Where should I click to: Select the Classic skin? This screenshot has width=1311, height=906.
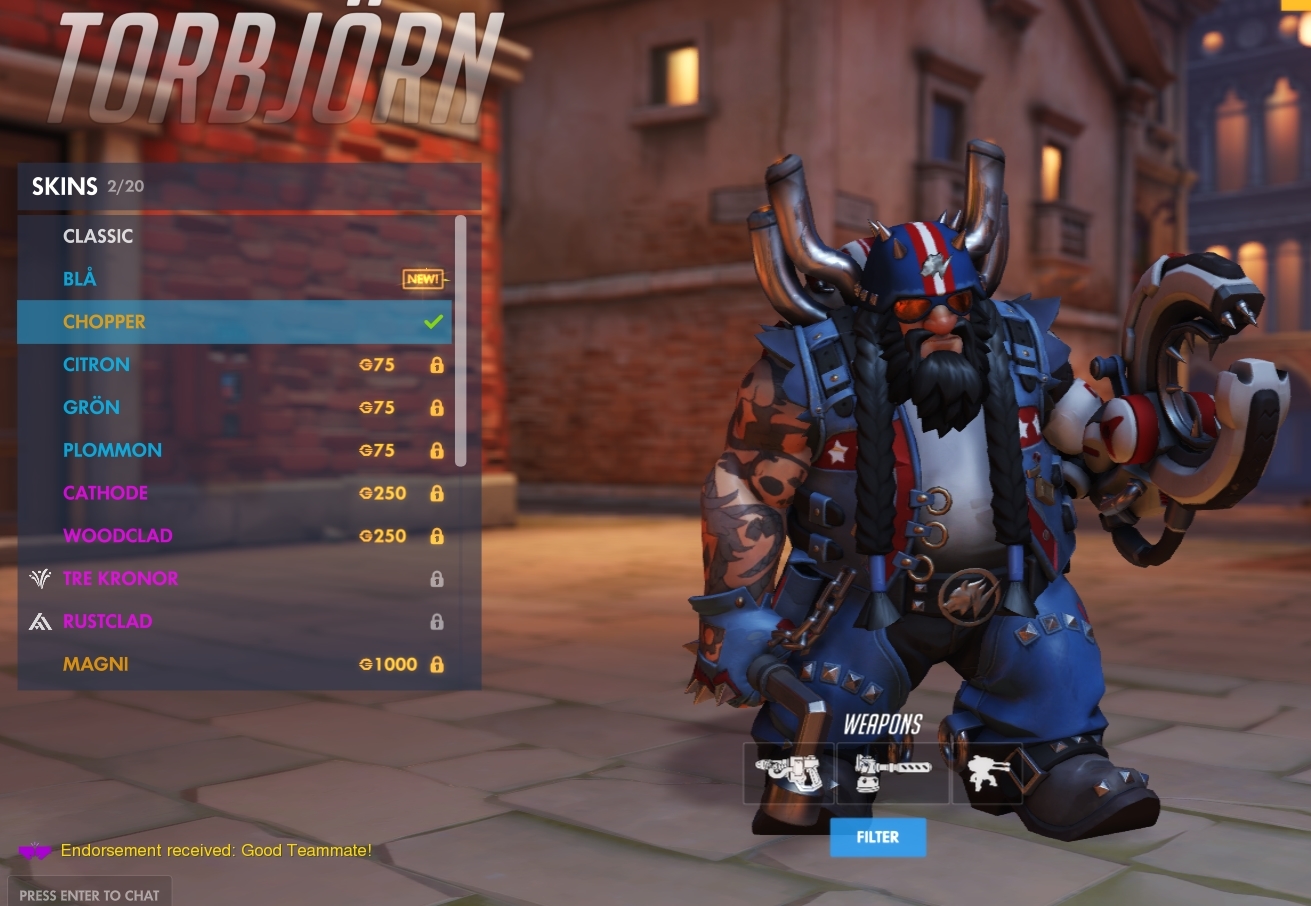coord(97,236)
